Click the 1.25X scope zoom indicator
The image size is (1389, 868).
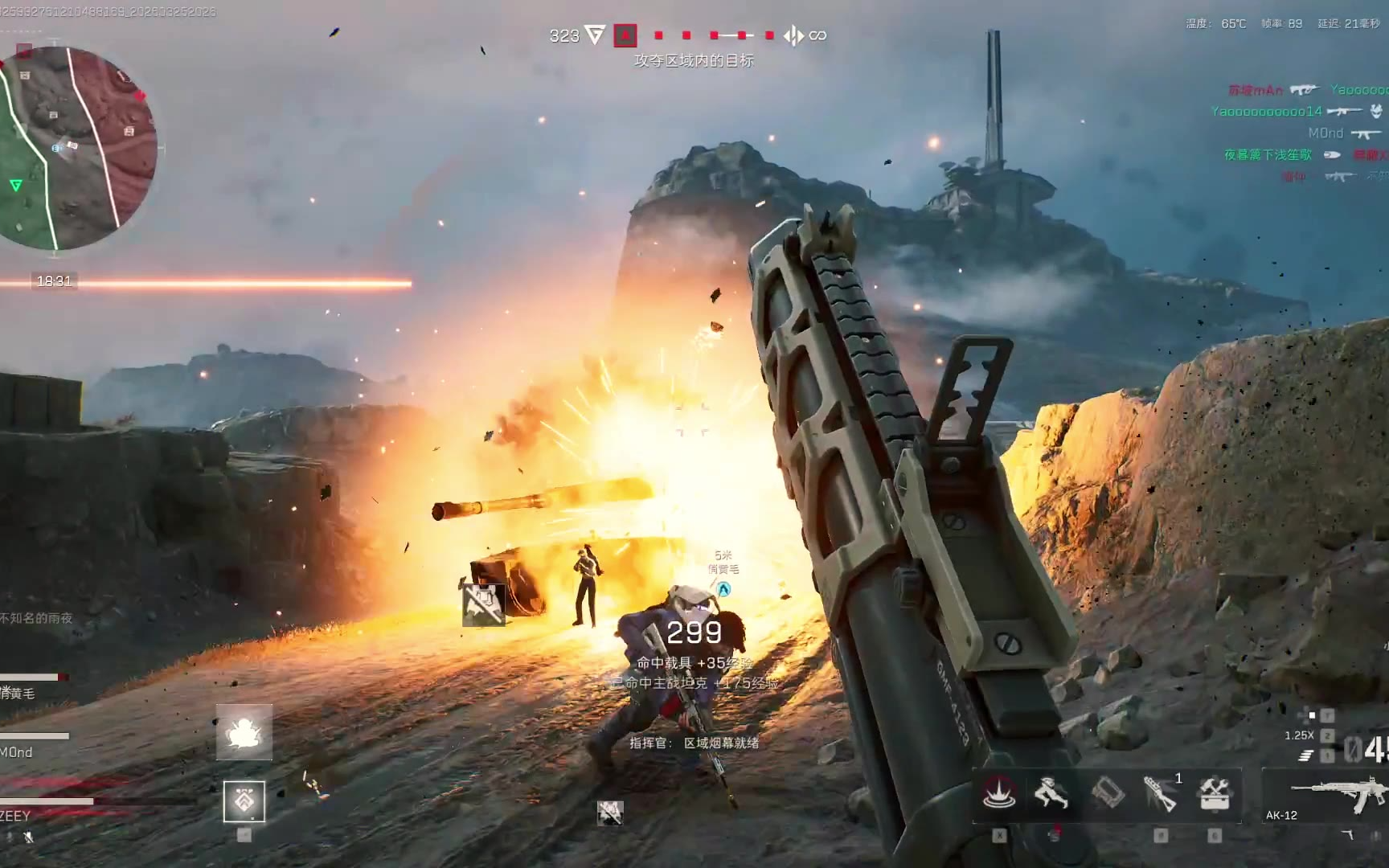(1299, 735)
